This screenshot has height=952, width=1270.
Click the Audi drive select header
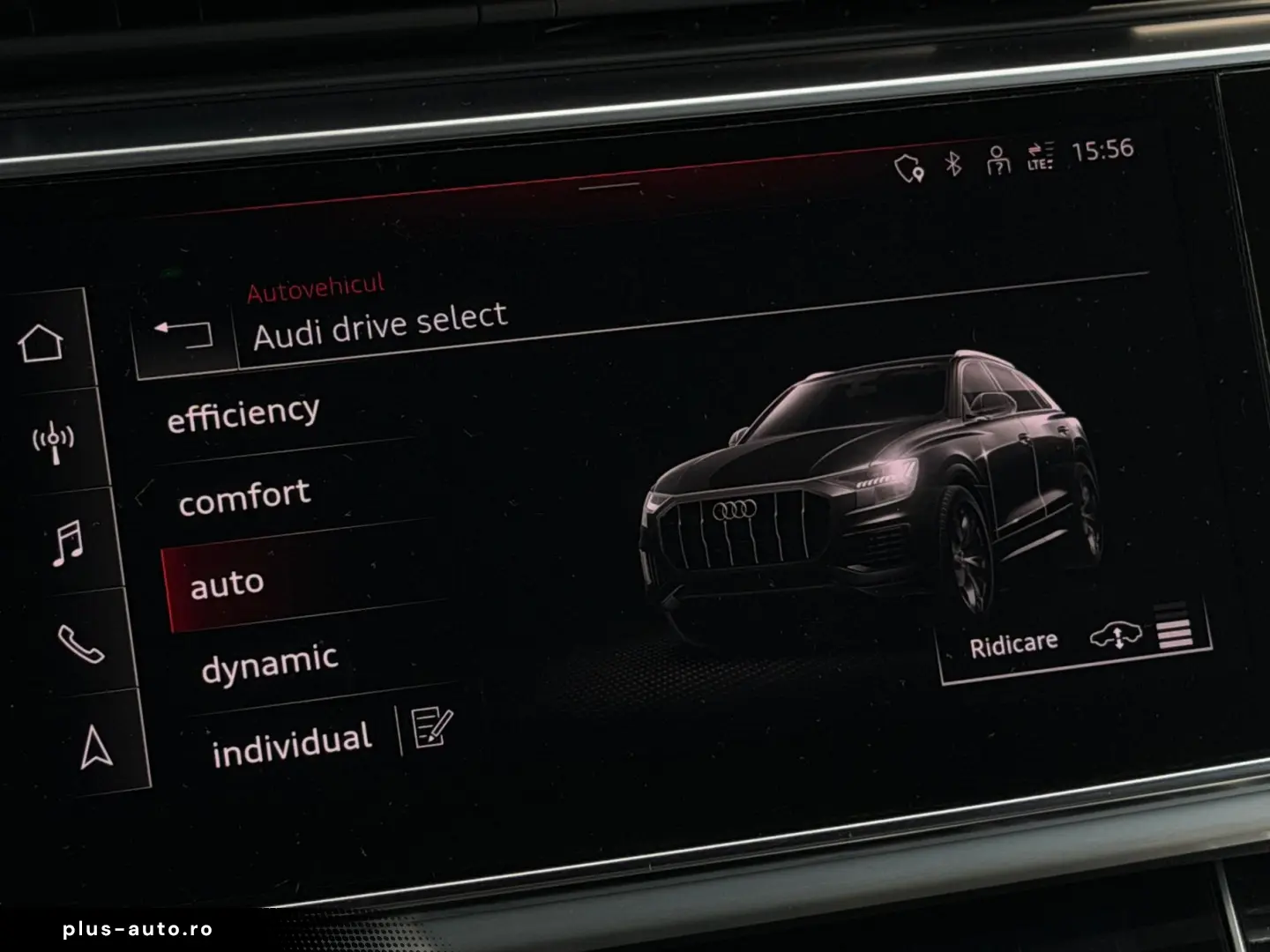[x=381, y=323]
